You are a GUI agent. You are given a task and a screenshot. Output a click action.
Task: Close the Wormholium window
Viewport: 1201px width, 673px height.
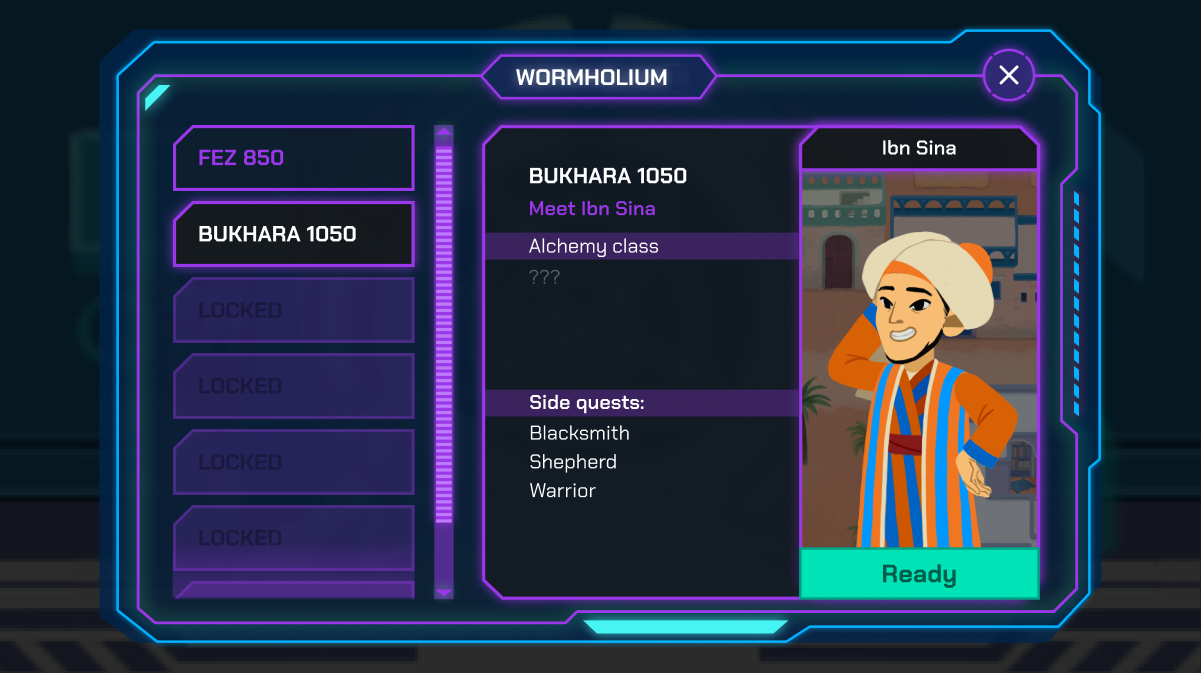(1008, 75)
